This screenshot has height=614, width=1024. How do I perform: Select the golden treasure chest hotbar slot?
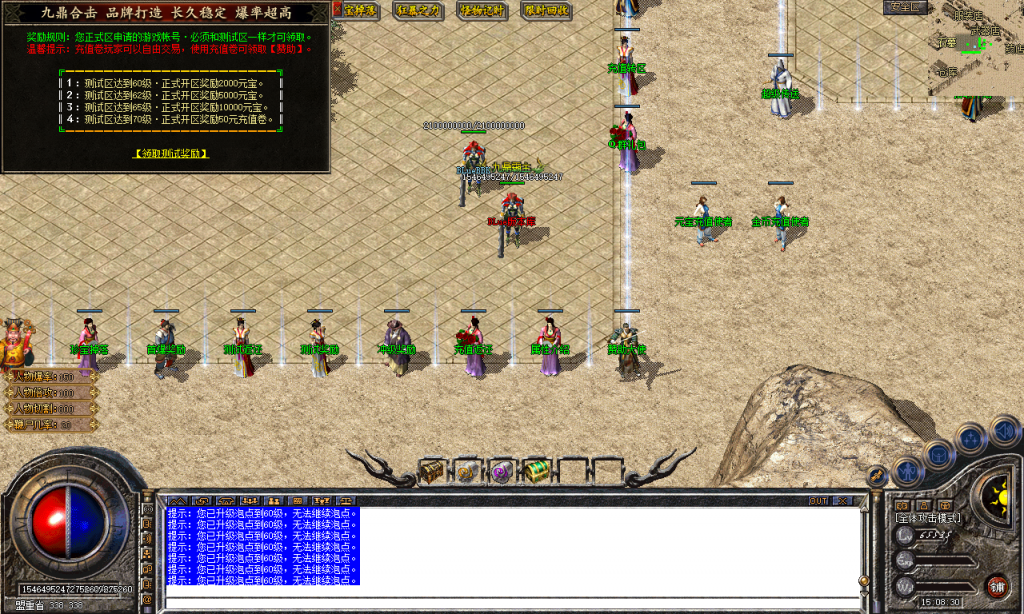(x=432, y=470)
